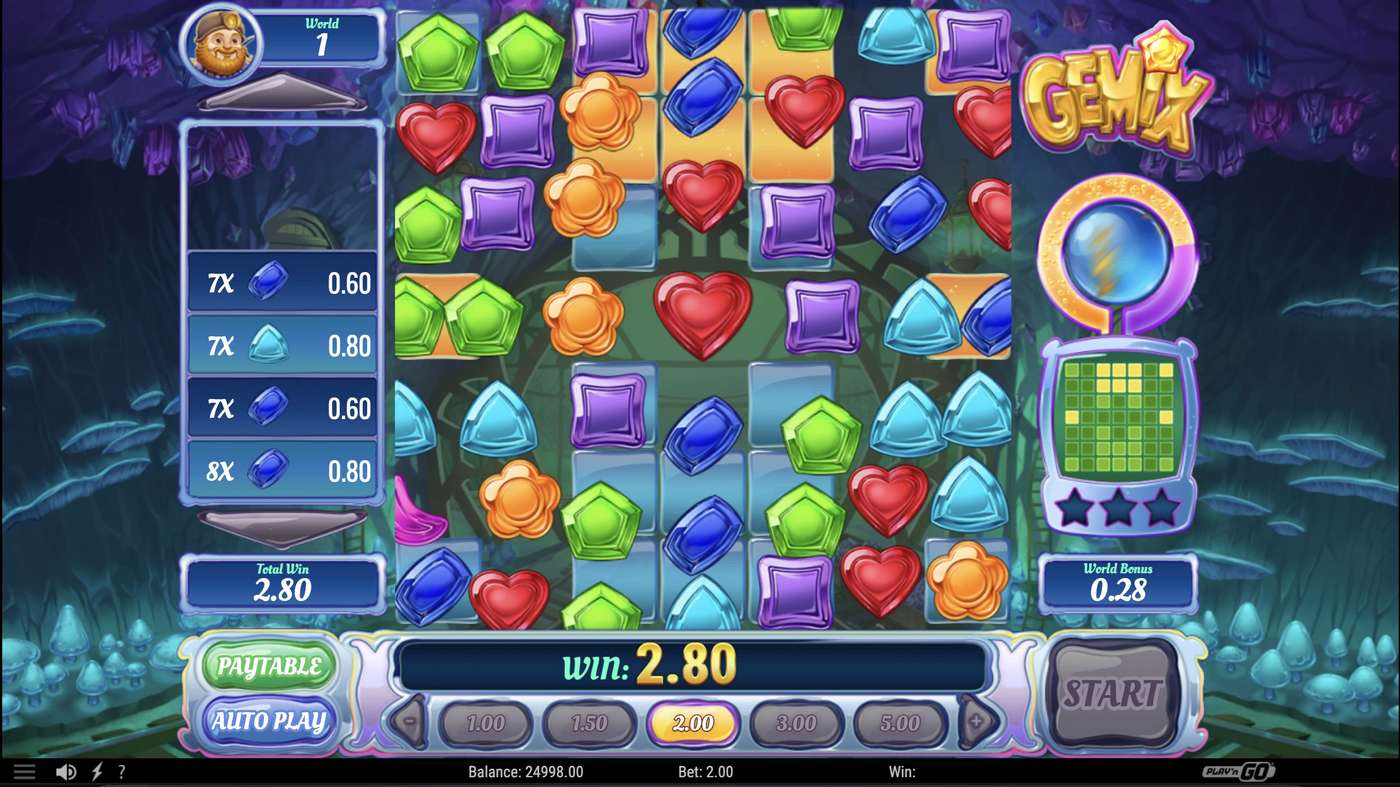Open the hamburger menu in the bottom bar

click(24, 771)
